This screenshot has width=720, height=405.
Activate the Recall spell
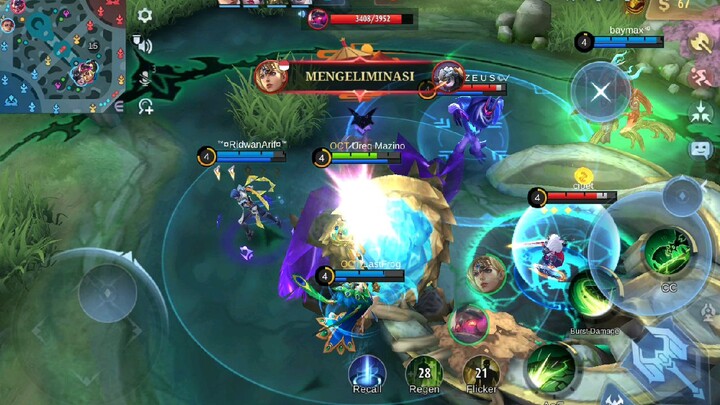point(367,370)
